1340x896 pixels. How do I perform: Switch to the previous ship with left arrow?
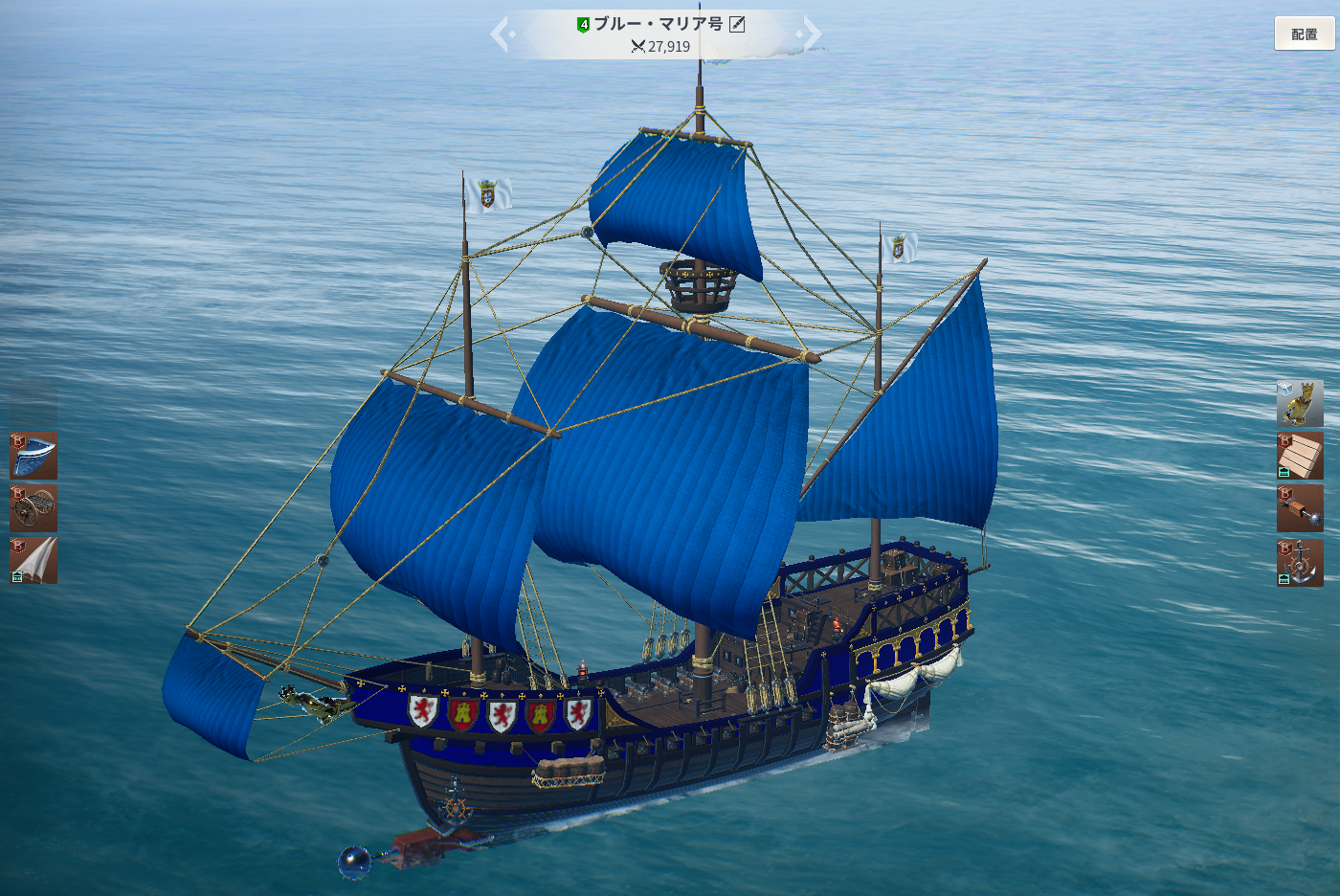point(502,34)
